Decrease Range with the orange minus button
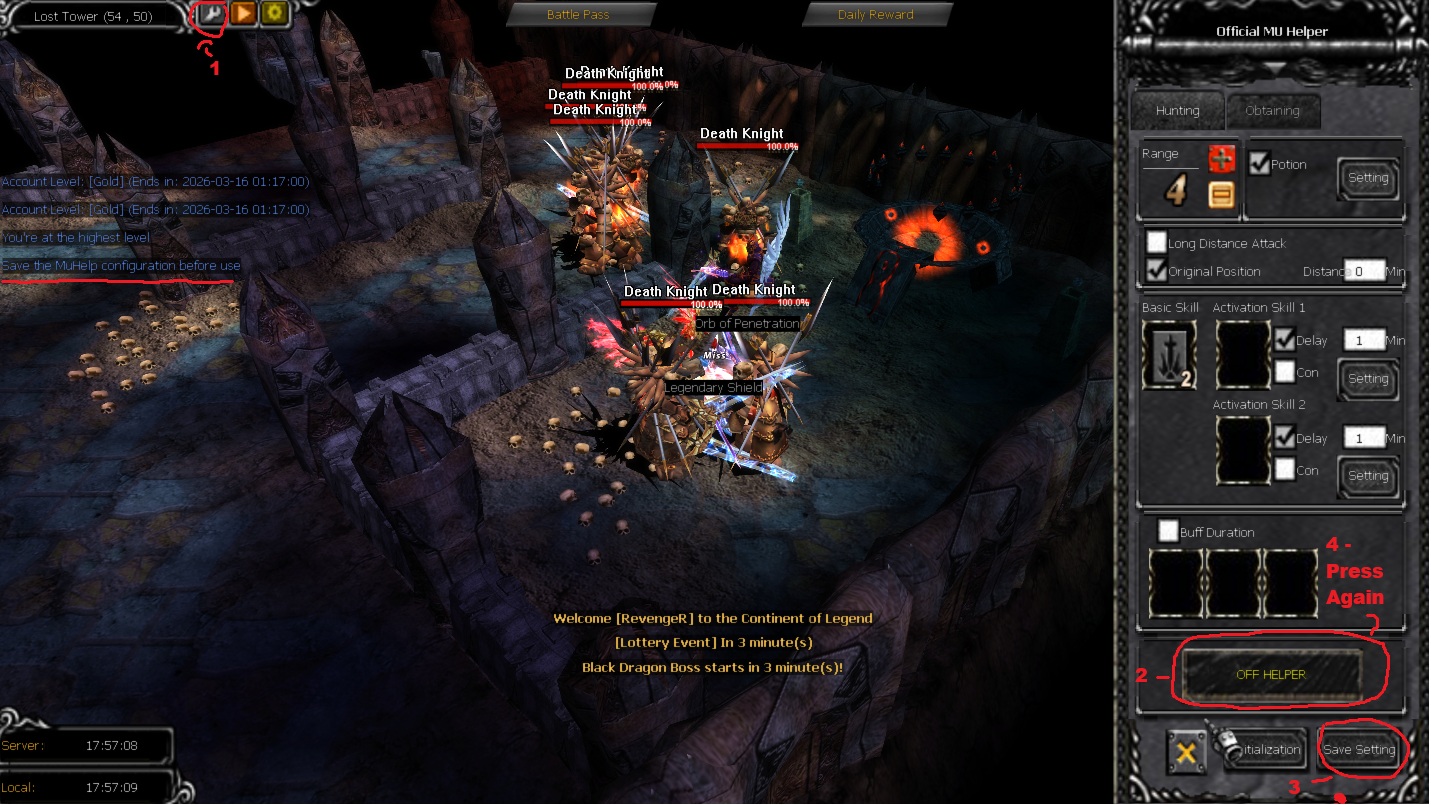This screenshot has width=1431, height=805. (1221, 194)
